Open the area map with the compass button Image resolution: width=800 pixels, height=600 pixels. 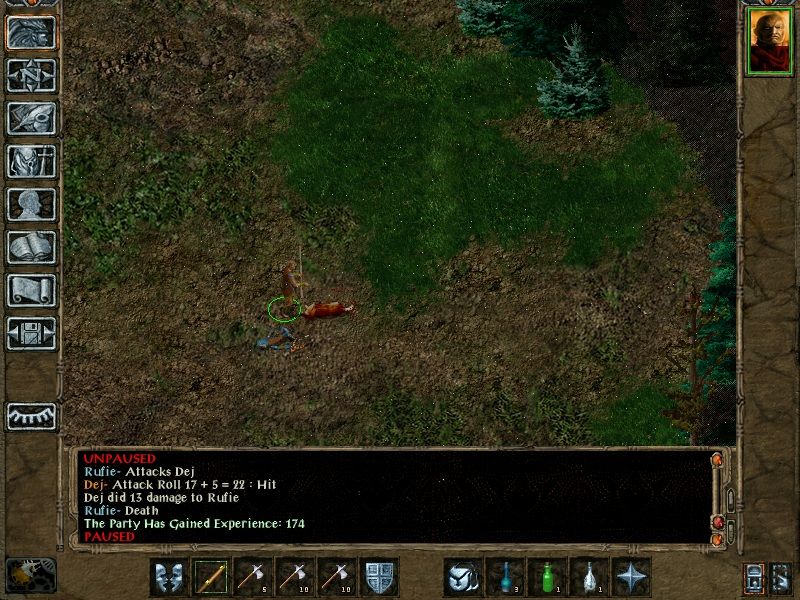[x=32, y=76]
